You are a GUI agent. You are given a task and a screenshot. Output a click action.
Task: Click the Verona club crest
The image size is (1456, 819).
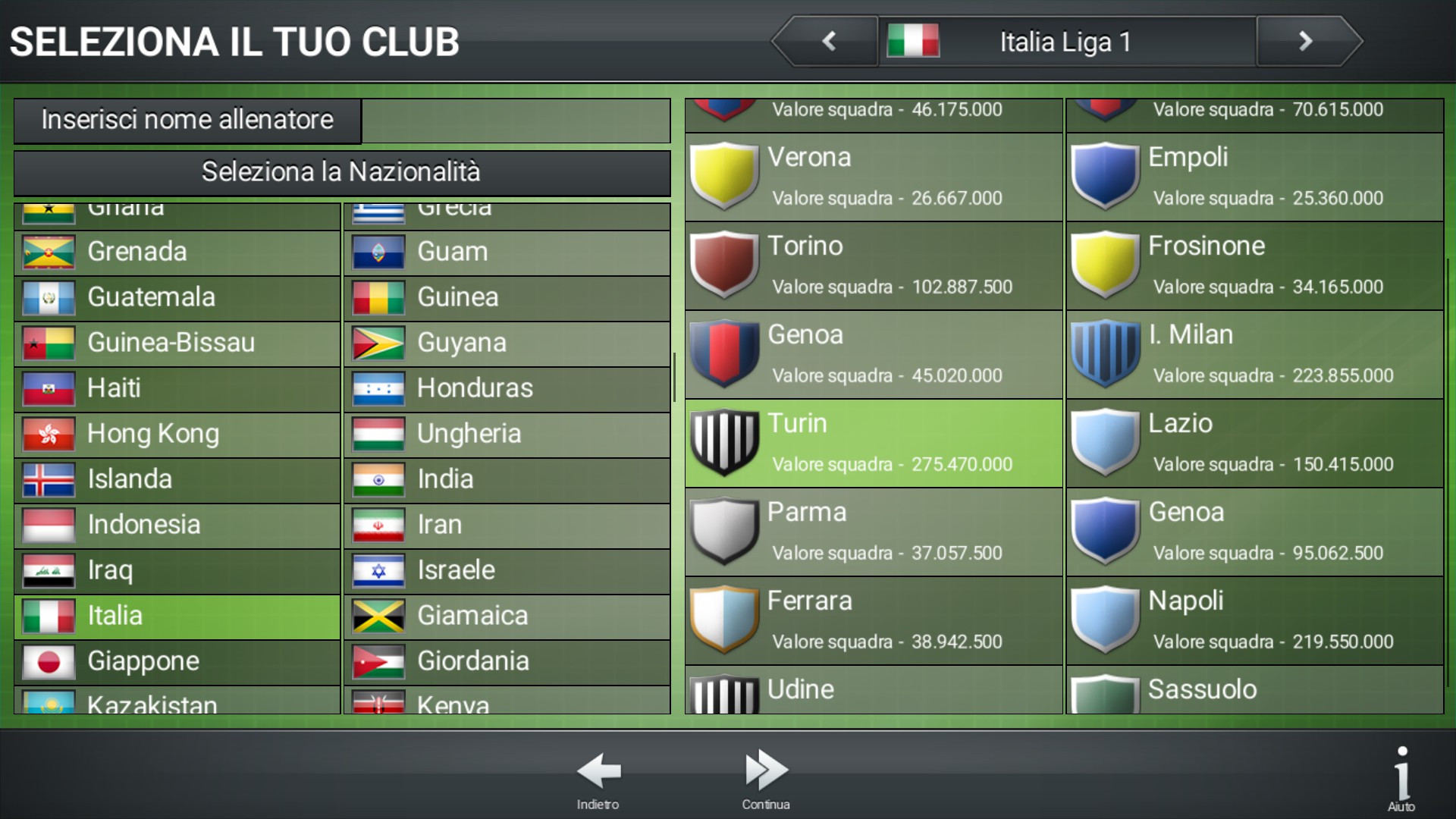[x=724, y=176]
